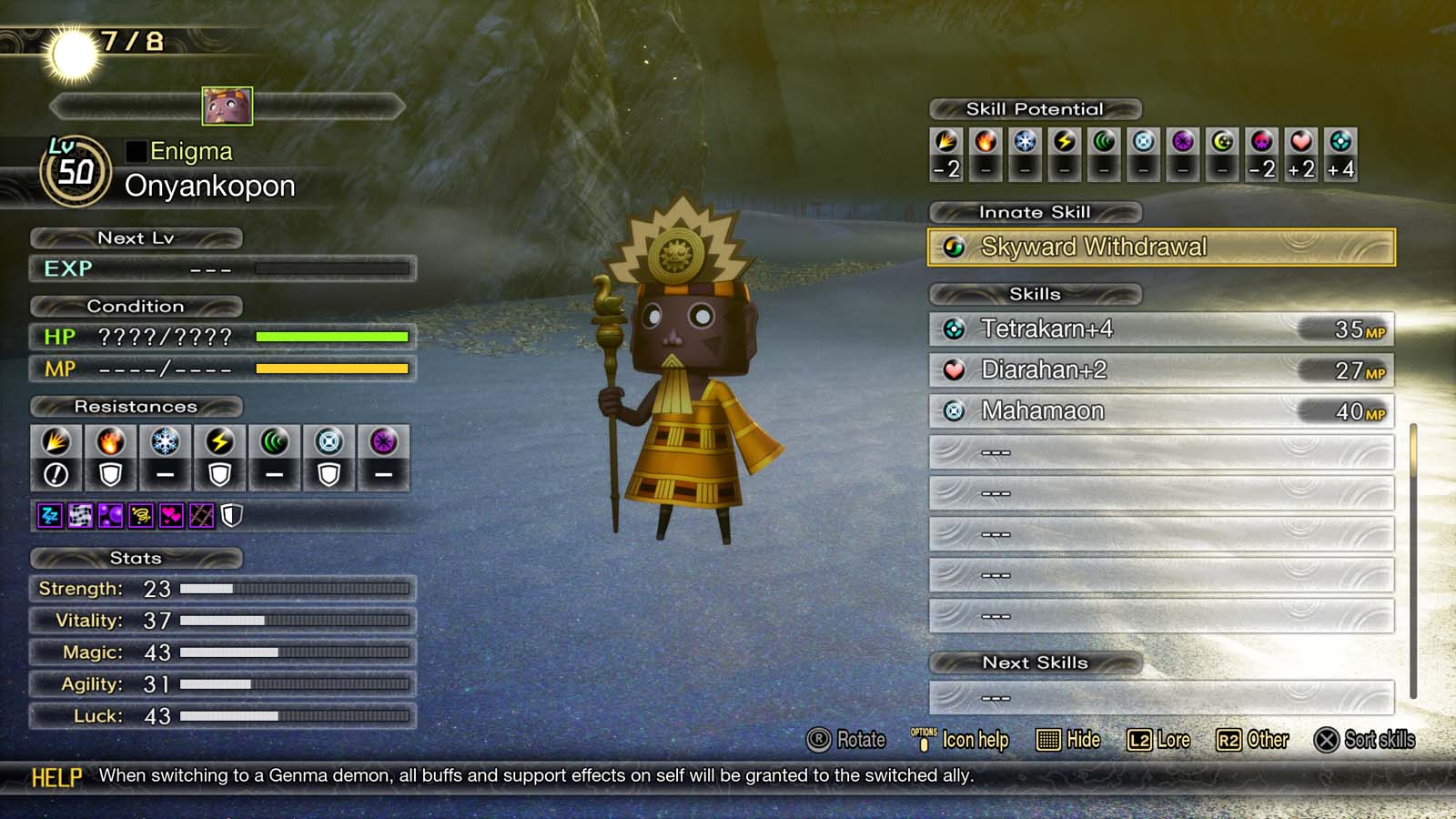Click the fire resistance icon
The width and height of the screenshot is (1456, 819).
point(110,442)
